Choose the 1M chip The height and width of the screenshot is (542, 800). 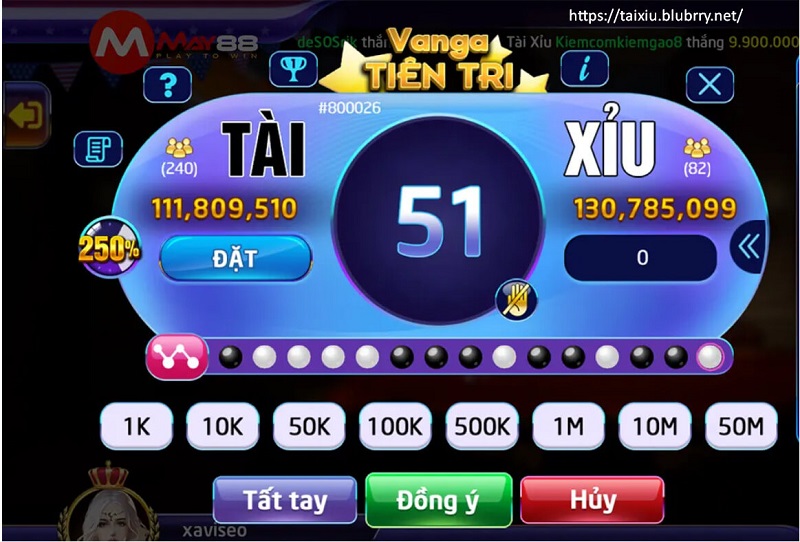568,427
